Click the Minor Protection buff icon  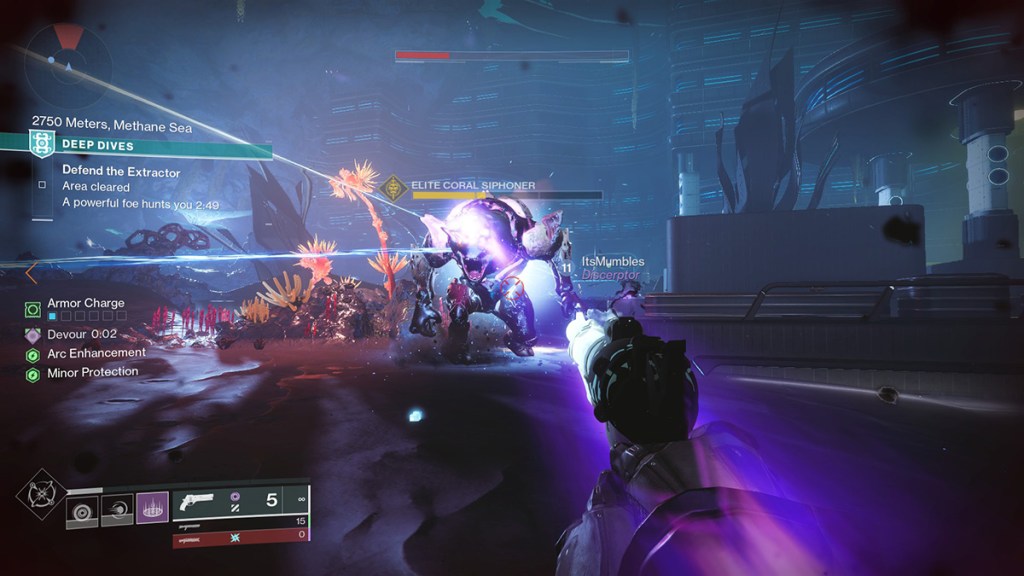pyautogui.click(x=33, y=373)
